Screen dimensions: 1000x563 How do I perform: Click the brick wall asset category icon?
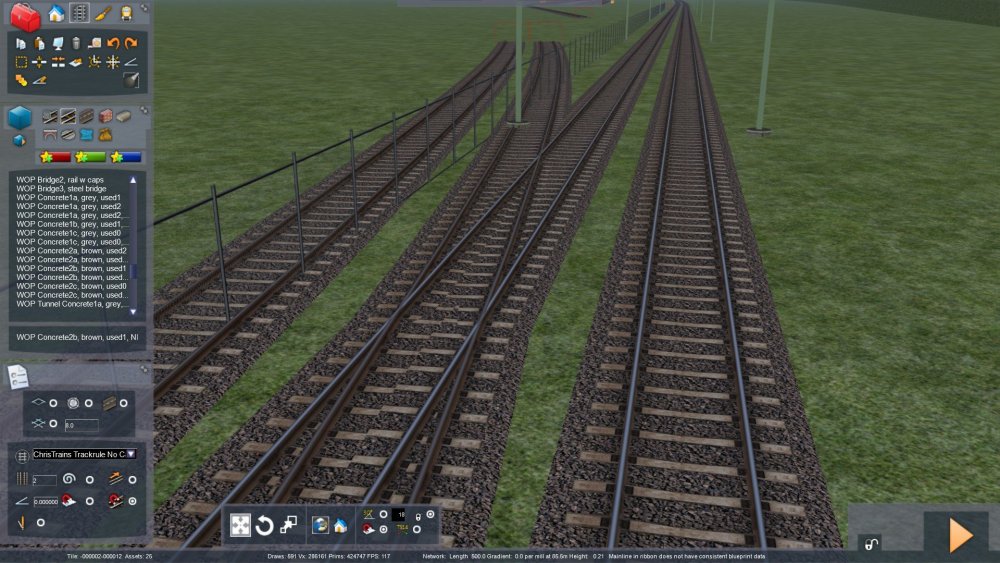click(x=104, y=116)
